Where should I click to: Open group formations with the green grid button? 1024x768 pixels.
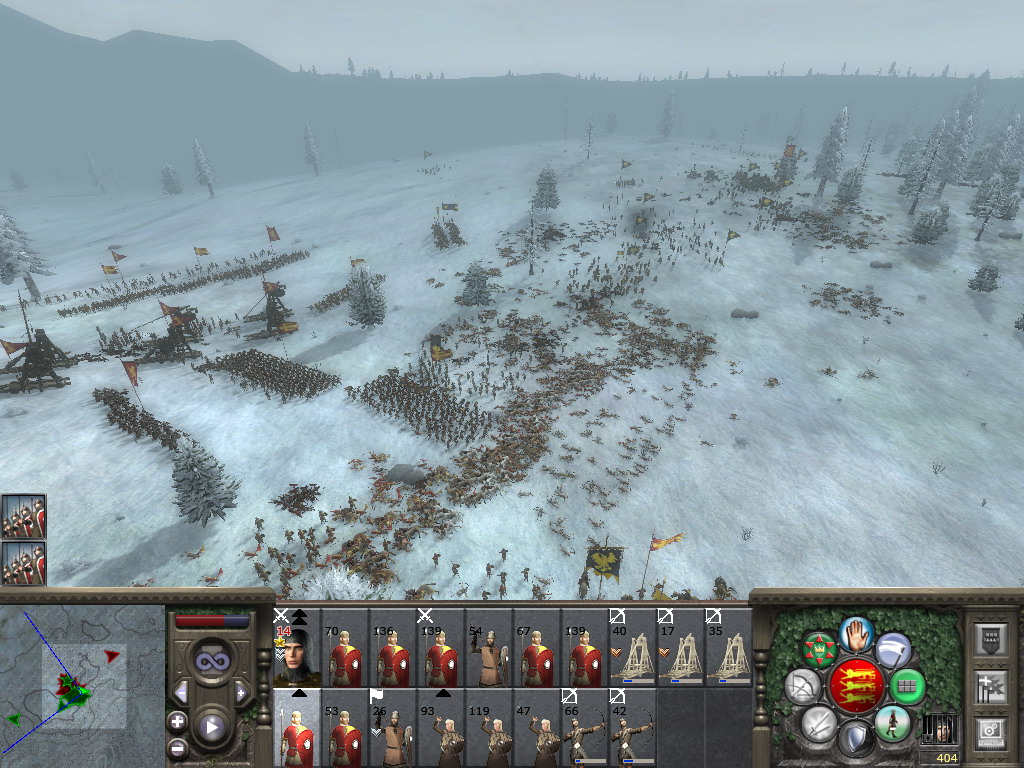pos(907,687)
